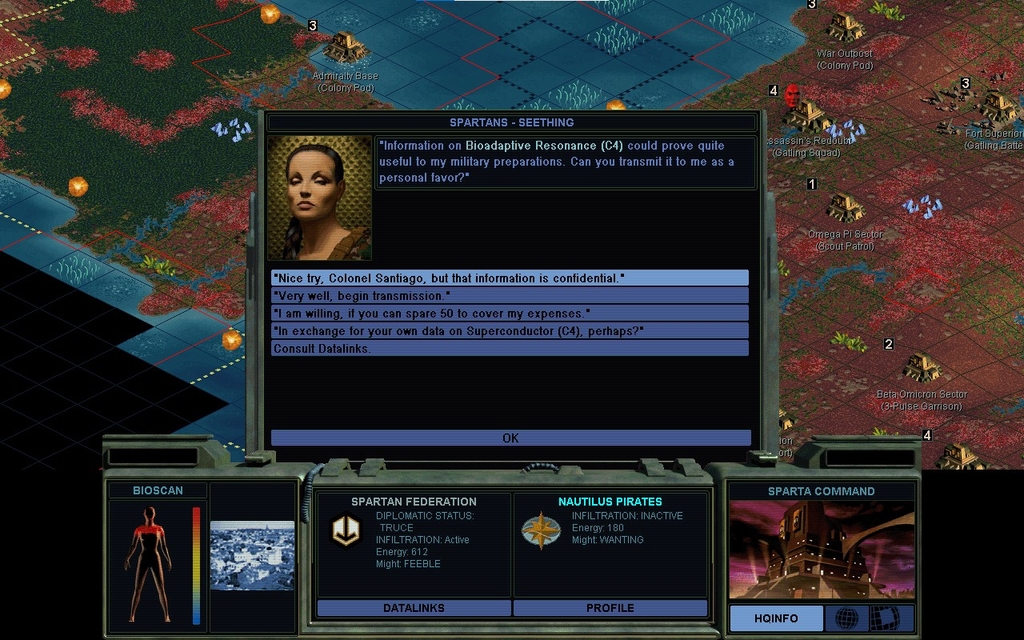Click the Sparta Command headquarters image
The height and width of the screenshot is (640, 1024).
click(x=821, y=550)
